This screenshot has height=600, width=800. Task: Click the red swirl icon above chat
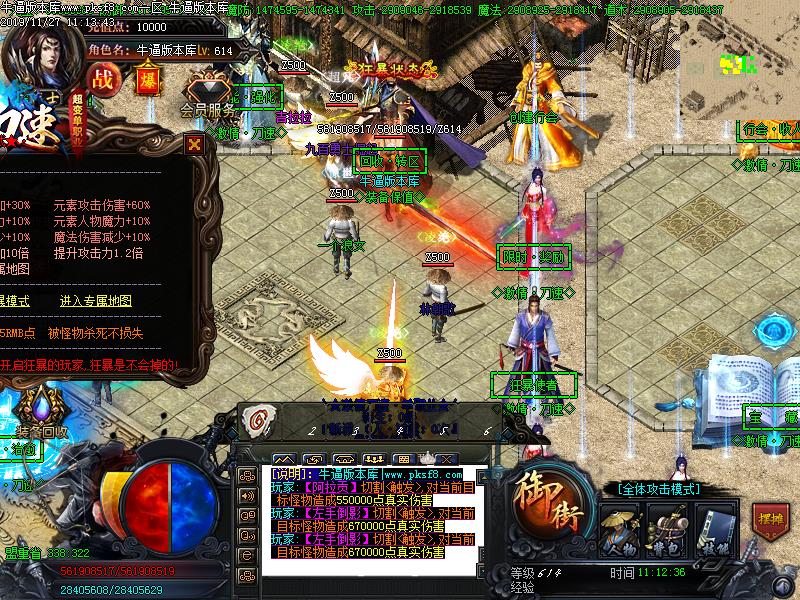click(x=257, y=420)
